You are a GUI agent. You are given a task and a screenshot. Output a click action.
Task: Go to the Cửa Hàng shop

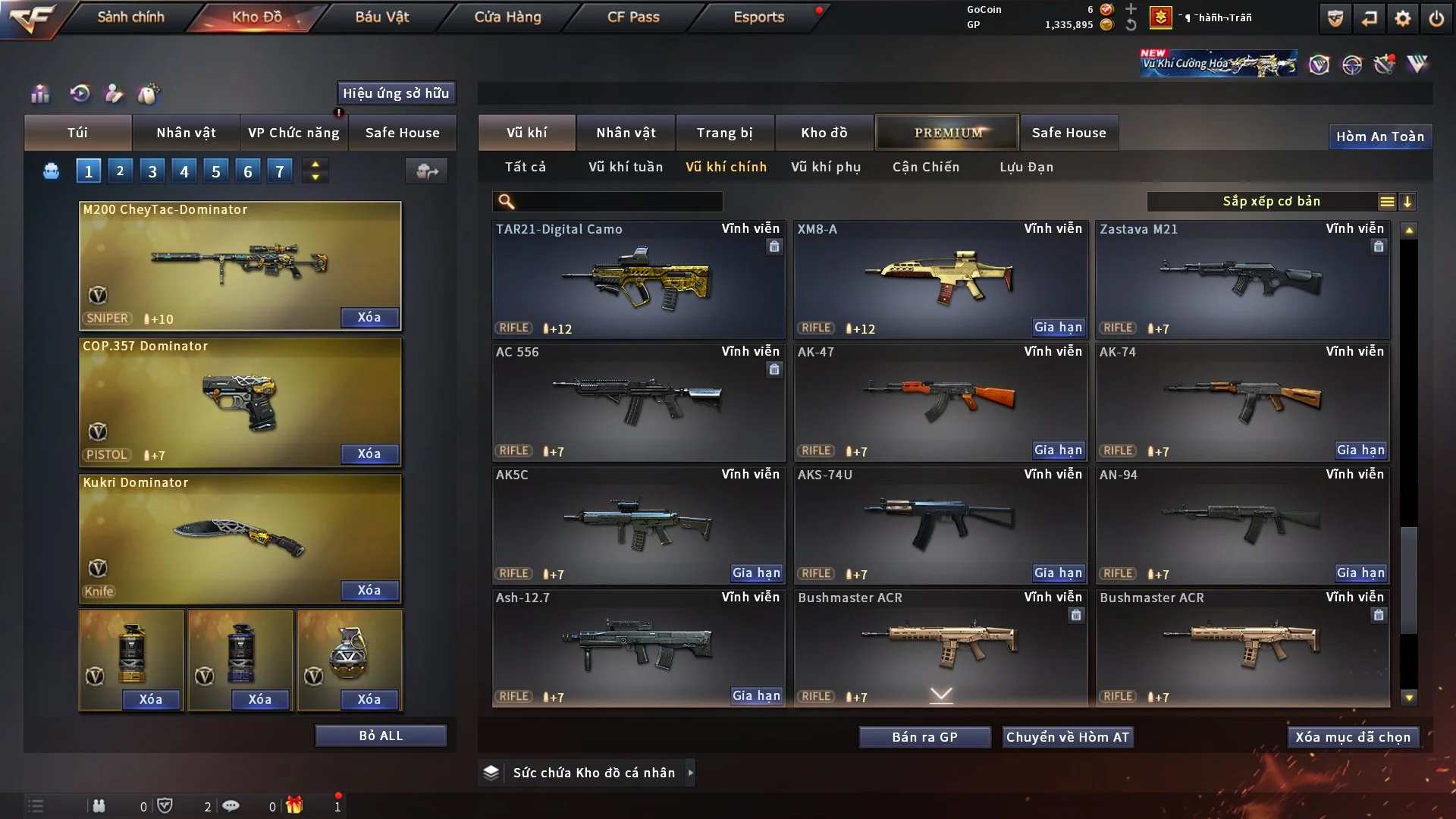[x=507, y=17]
